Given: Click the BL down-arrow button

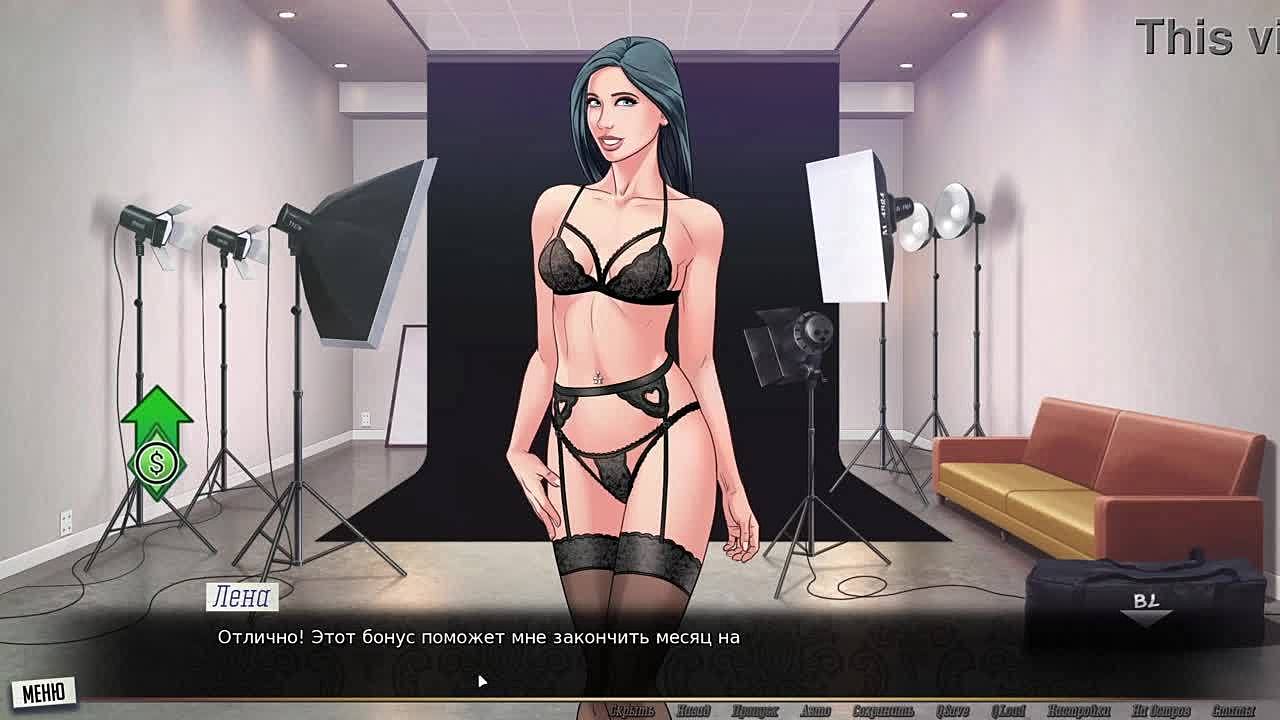Looking at the screenshot, I should point(1146,610).
